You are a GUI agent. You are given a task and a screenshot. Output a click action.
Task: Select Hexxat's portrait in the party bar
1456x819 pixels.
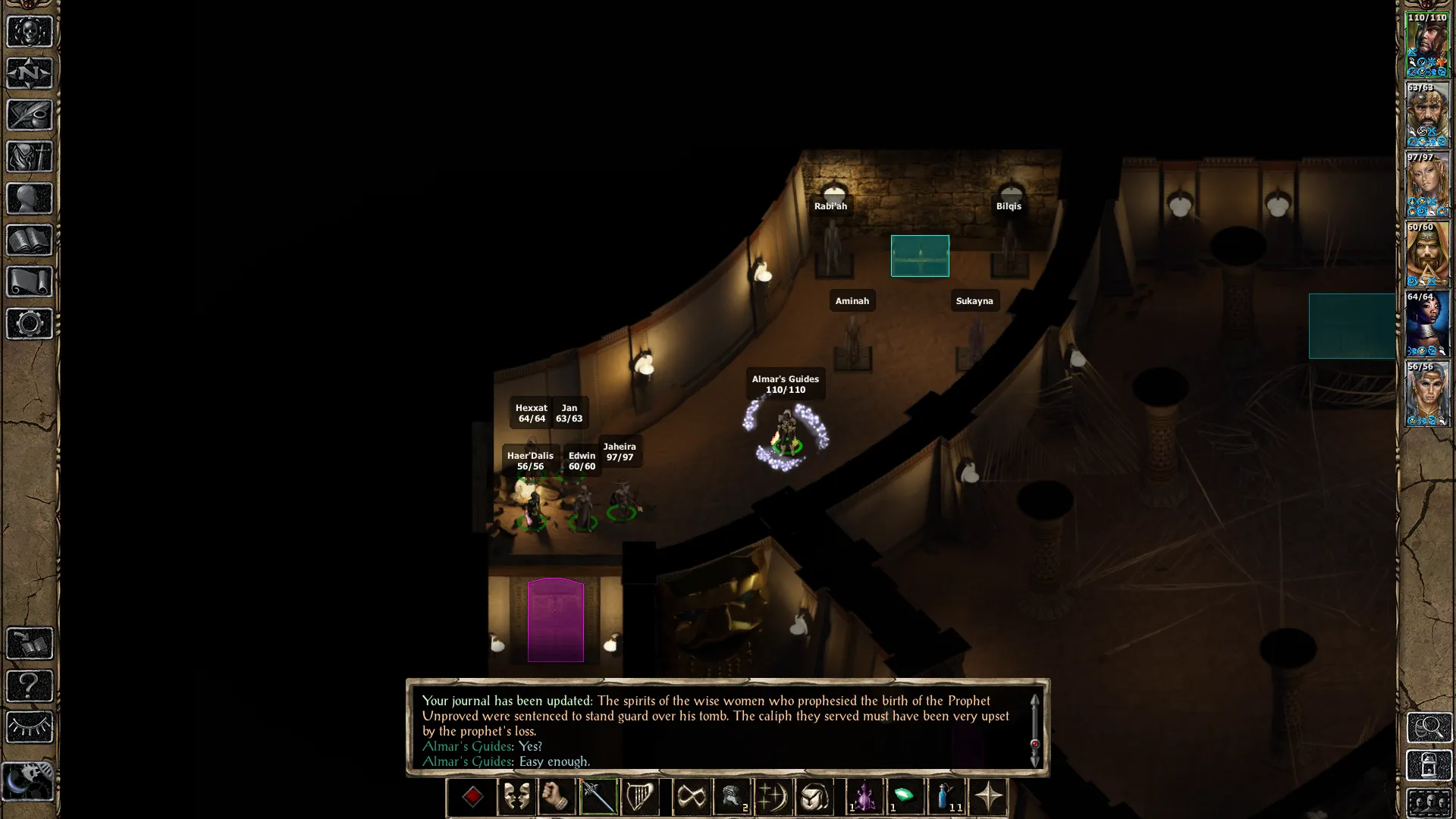[1427, 324]
